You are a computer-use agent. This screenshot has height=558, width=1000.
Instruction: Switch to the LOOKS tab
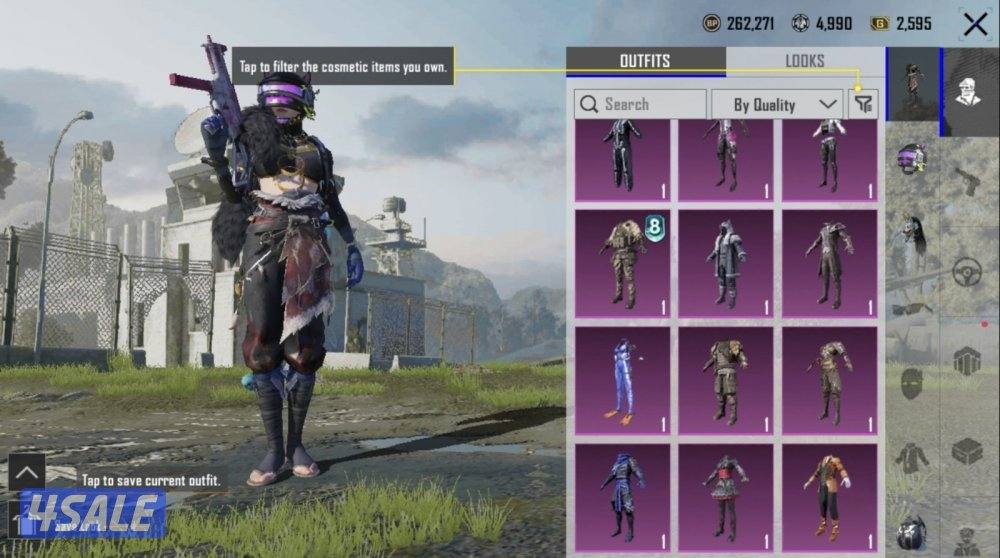pos(804,61)
